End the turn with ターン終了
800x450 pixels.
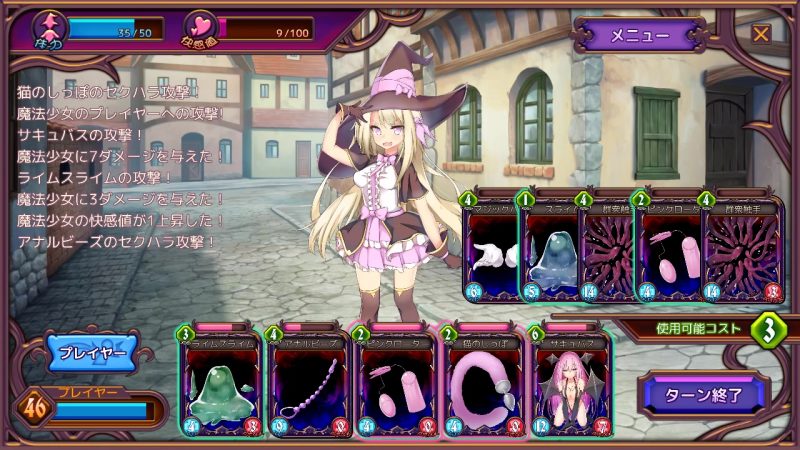pyautogui.click(x=706, y=394)
